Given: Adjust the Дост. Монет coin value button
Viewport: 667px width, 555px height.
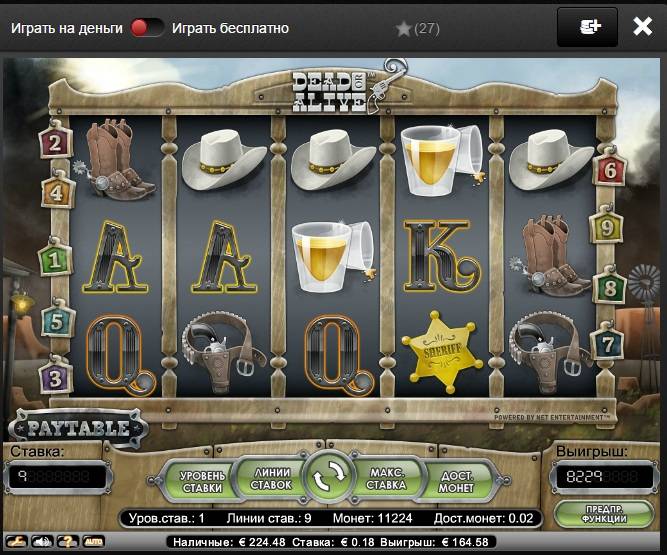Looking at the screenshot, I should tap(456, 480).
